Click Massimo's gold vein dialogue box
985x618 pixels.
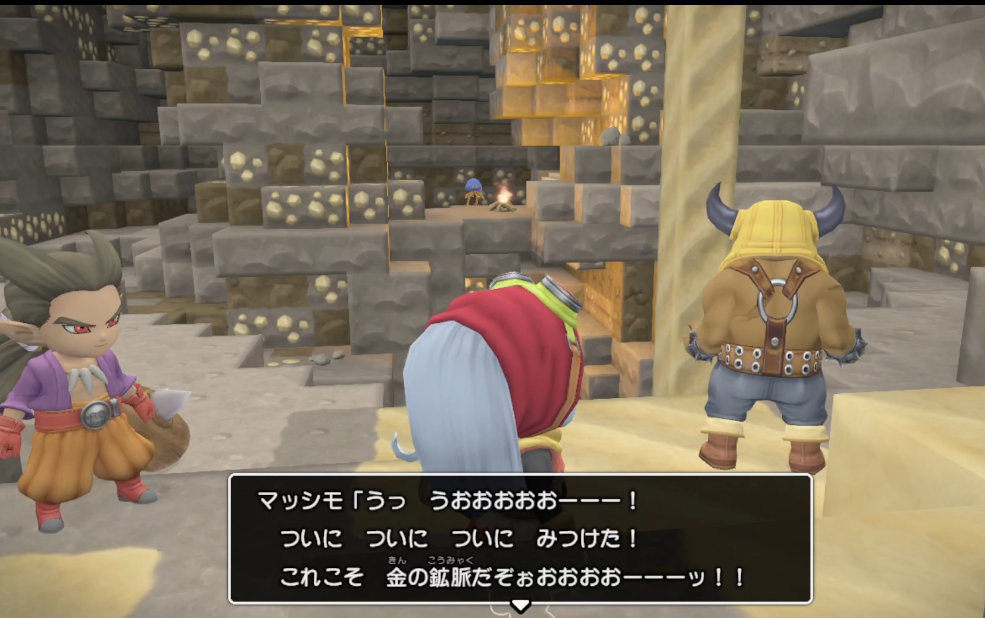pos(520,538)
